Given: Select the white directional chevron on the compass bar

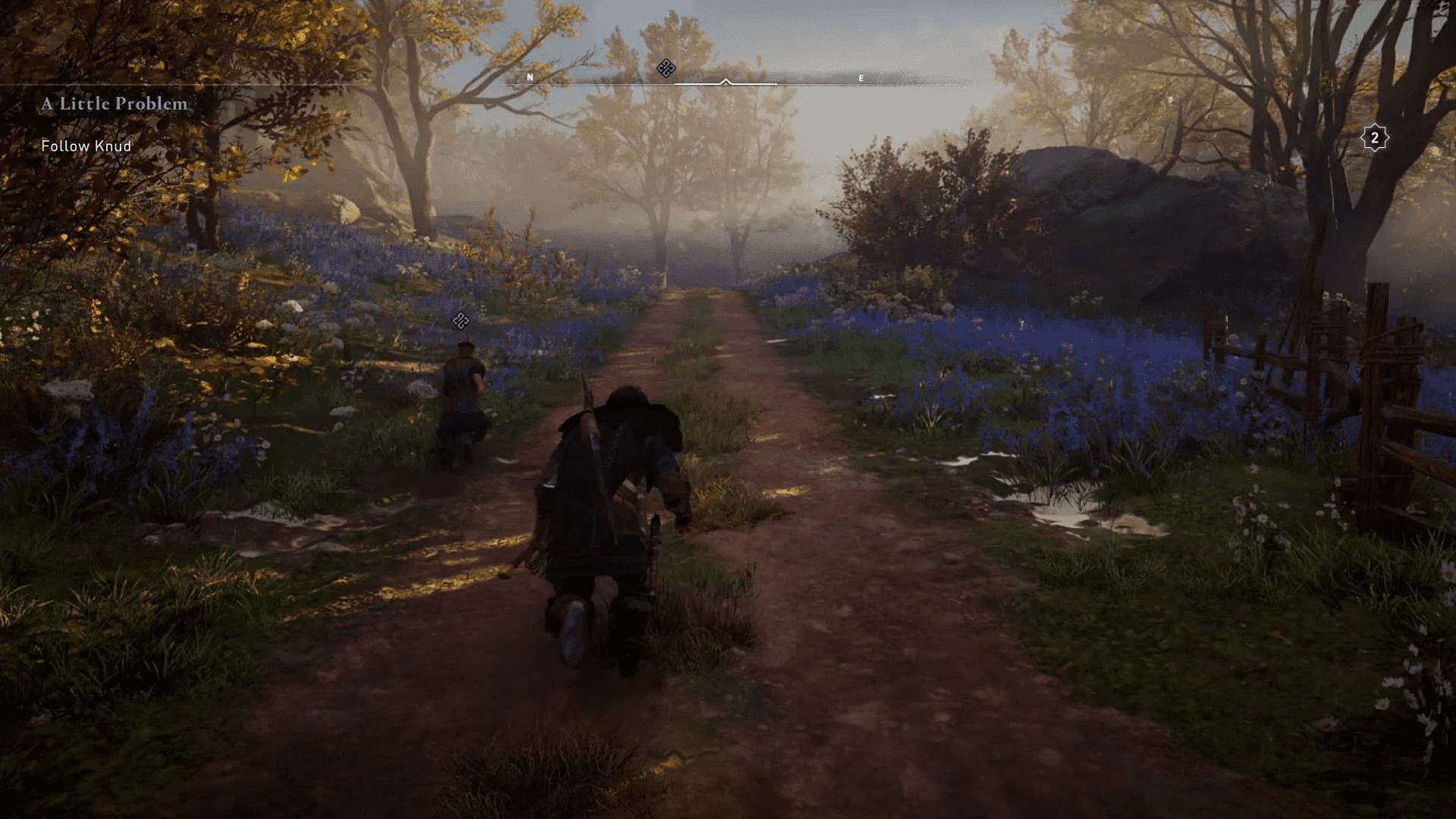Looking at the screenshot, I should (x=726, y=79).
